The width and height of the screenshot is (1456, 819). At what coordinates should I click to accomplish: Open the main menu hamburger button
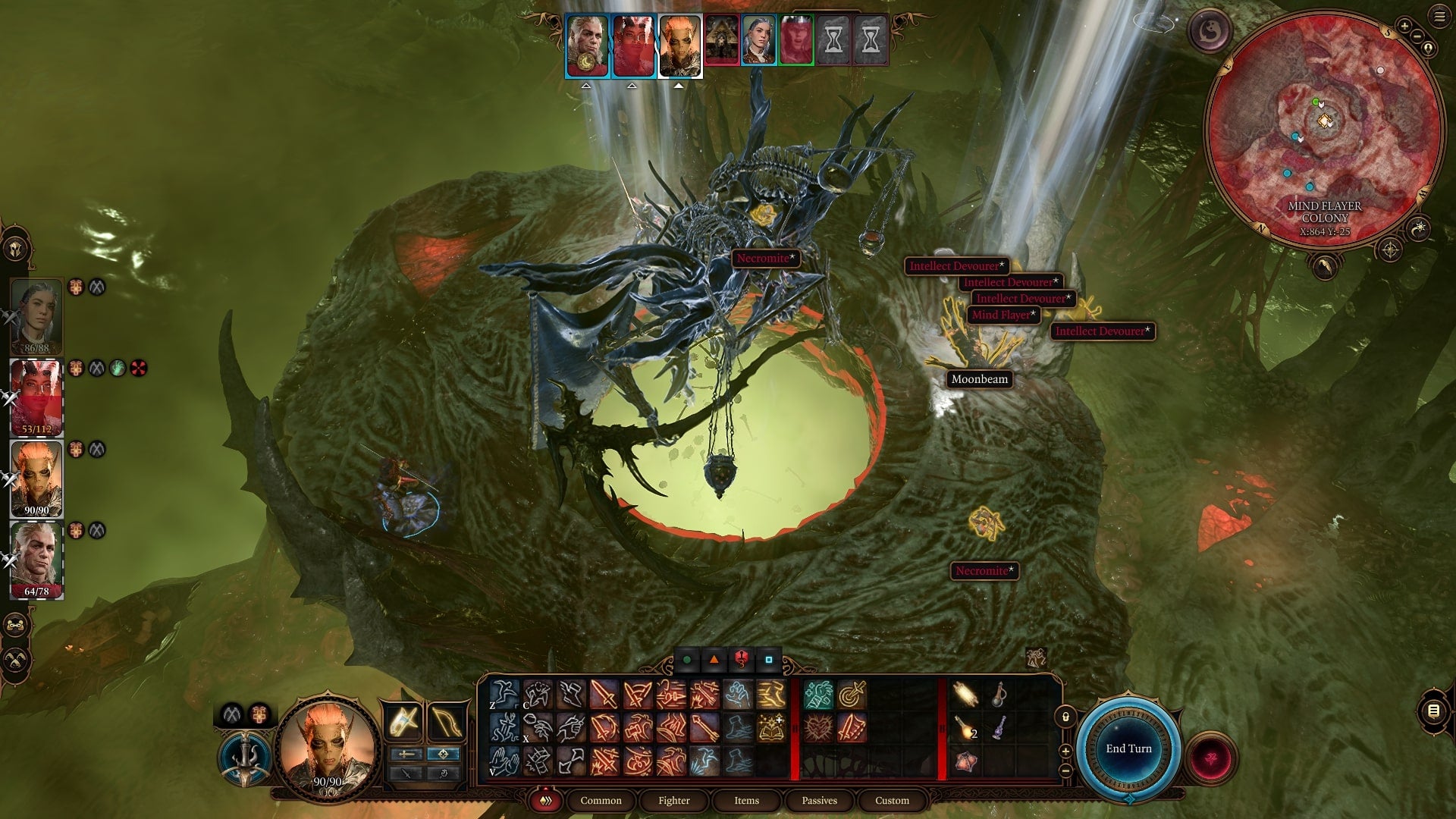1439,17
